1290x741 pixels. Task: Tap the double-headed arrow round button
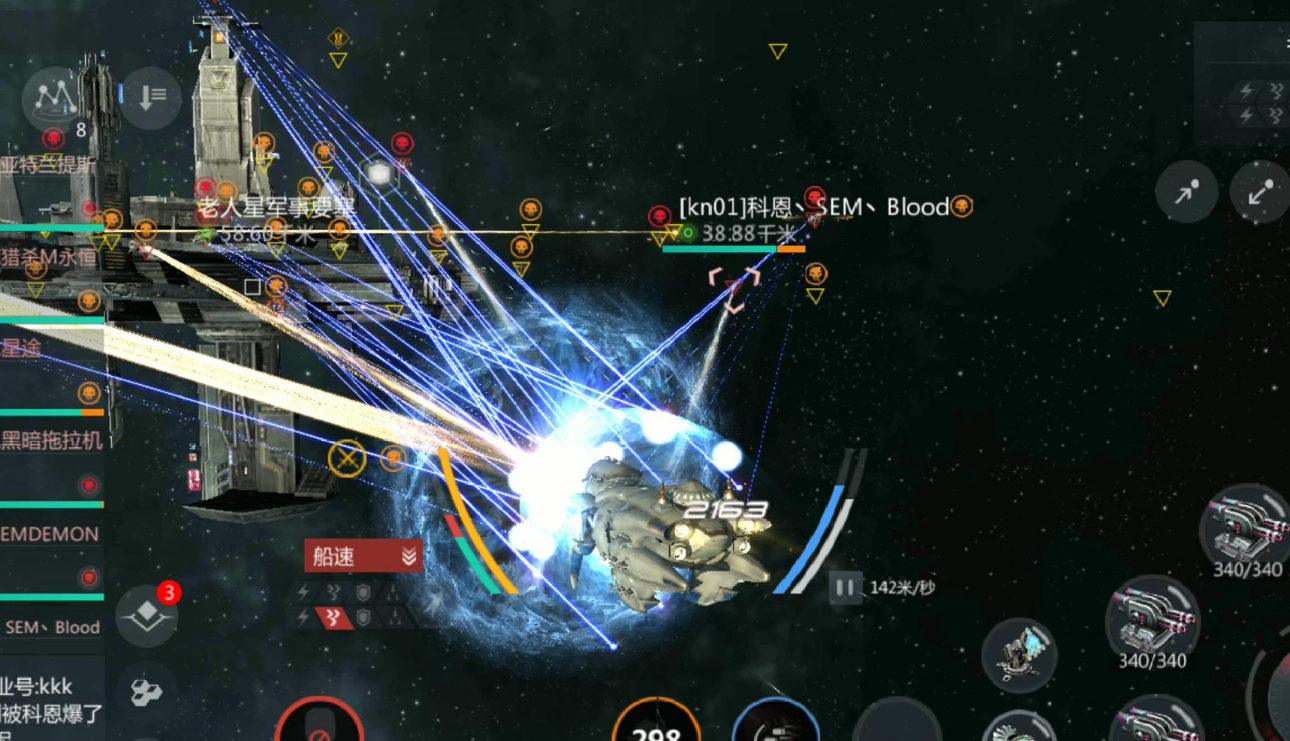click(1259, 192)
